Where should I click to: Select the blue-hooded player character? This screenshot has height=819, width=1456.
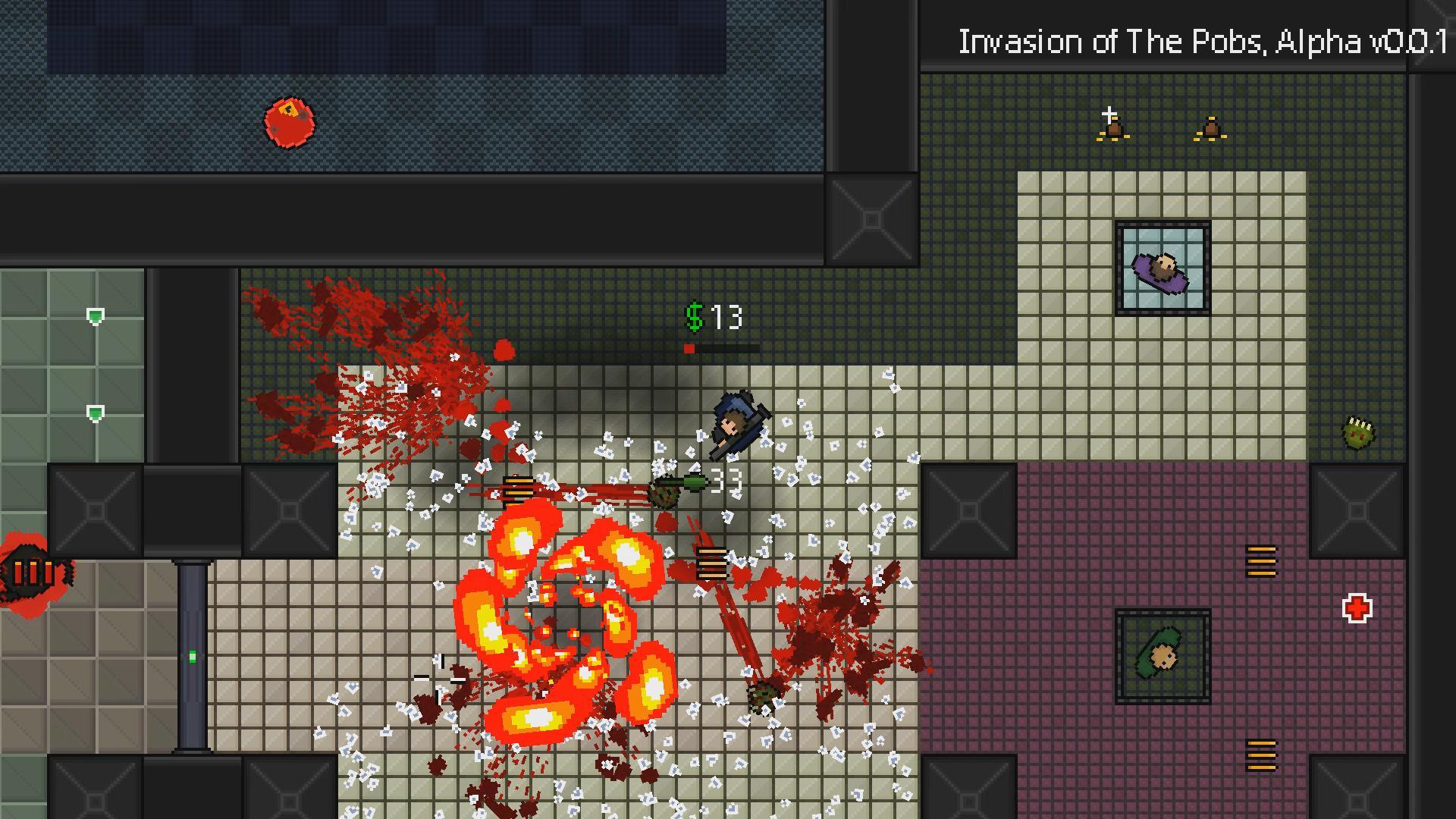[x=732, y=422]
